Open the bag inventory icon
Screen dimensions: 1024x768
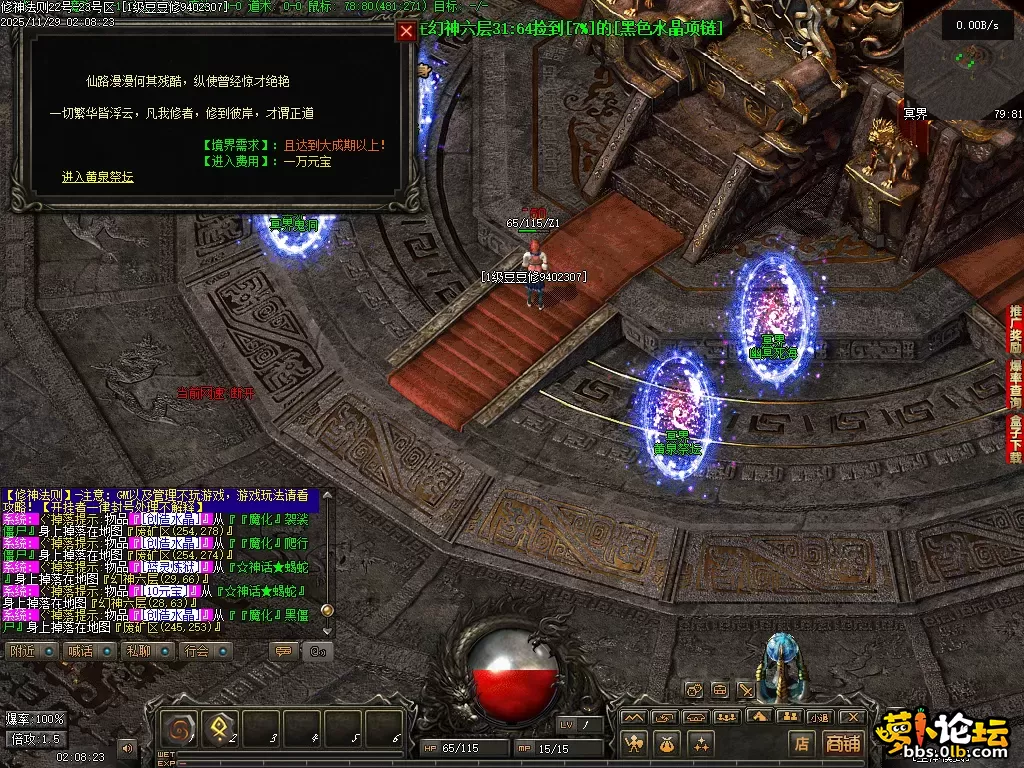coord(667,743)
